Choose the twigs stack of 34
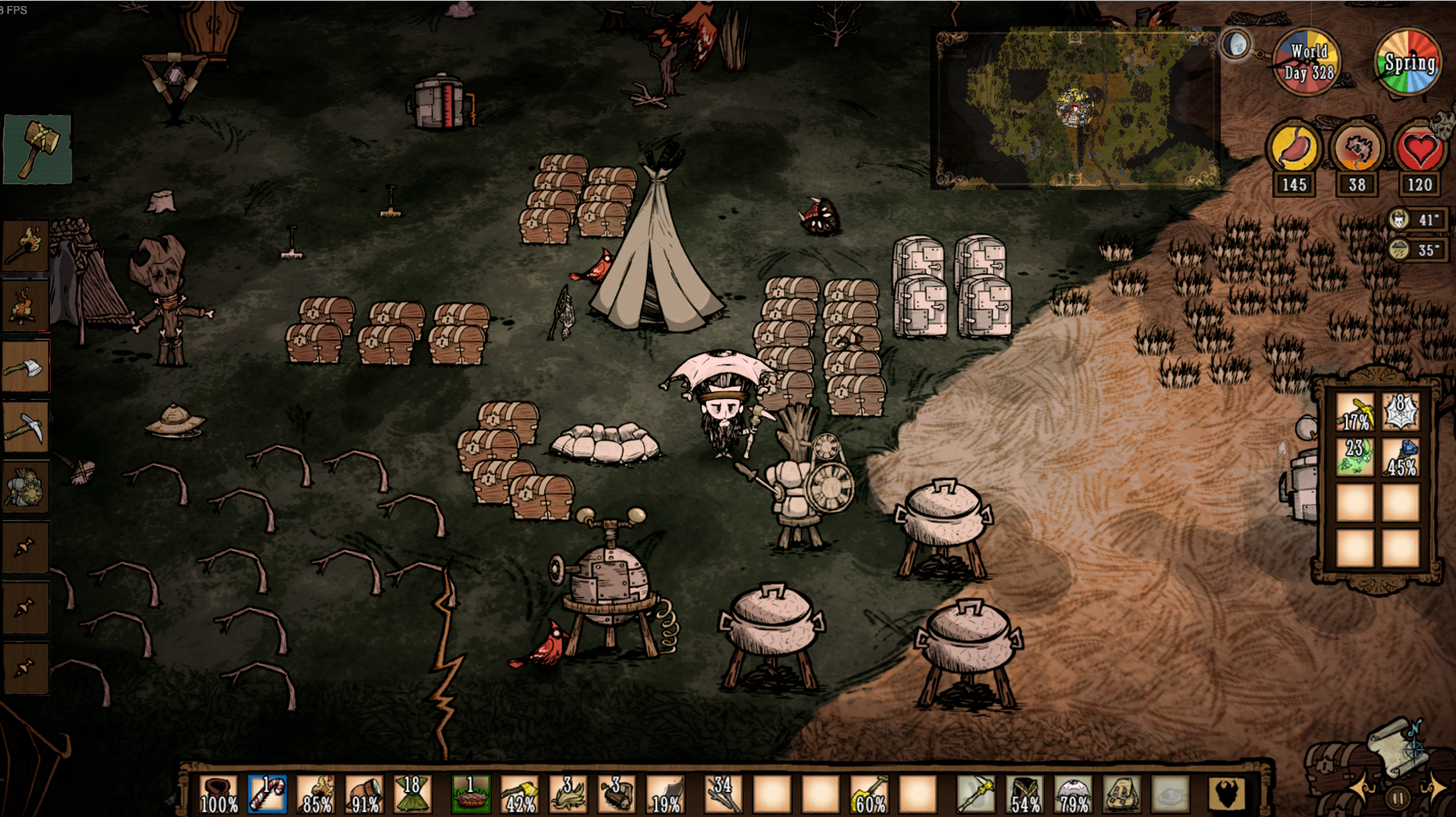1456x817 pixels. coord(721,794)
